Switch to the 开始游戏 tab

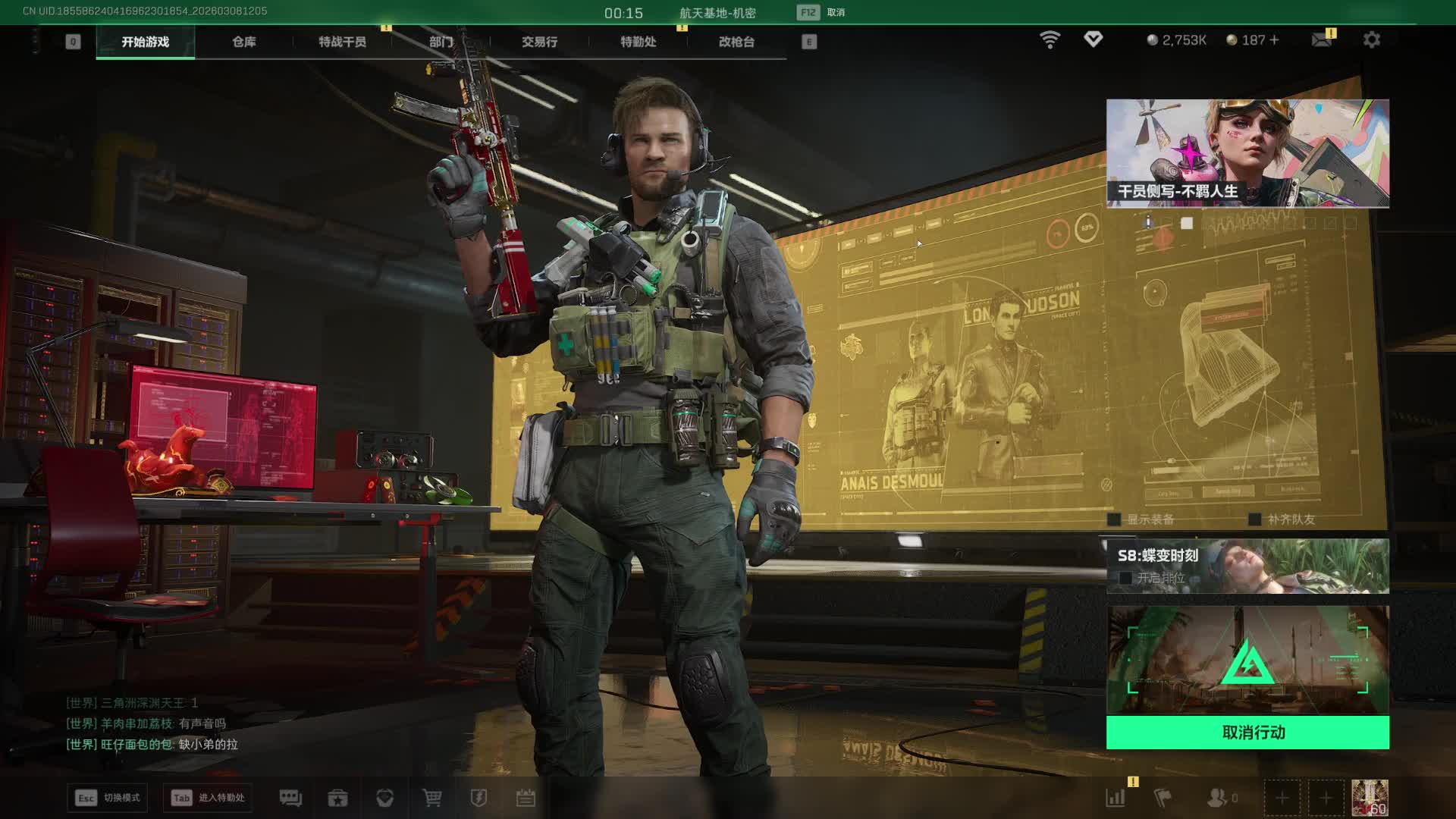[x=145, y=42]
